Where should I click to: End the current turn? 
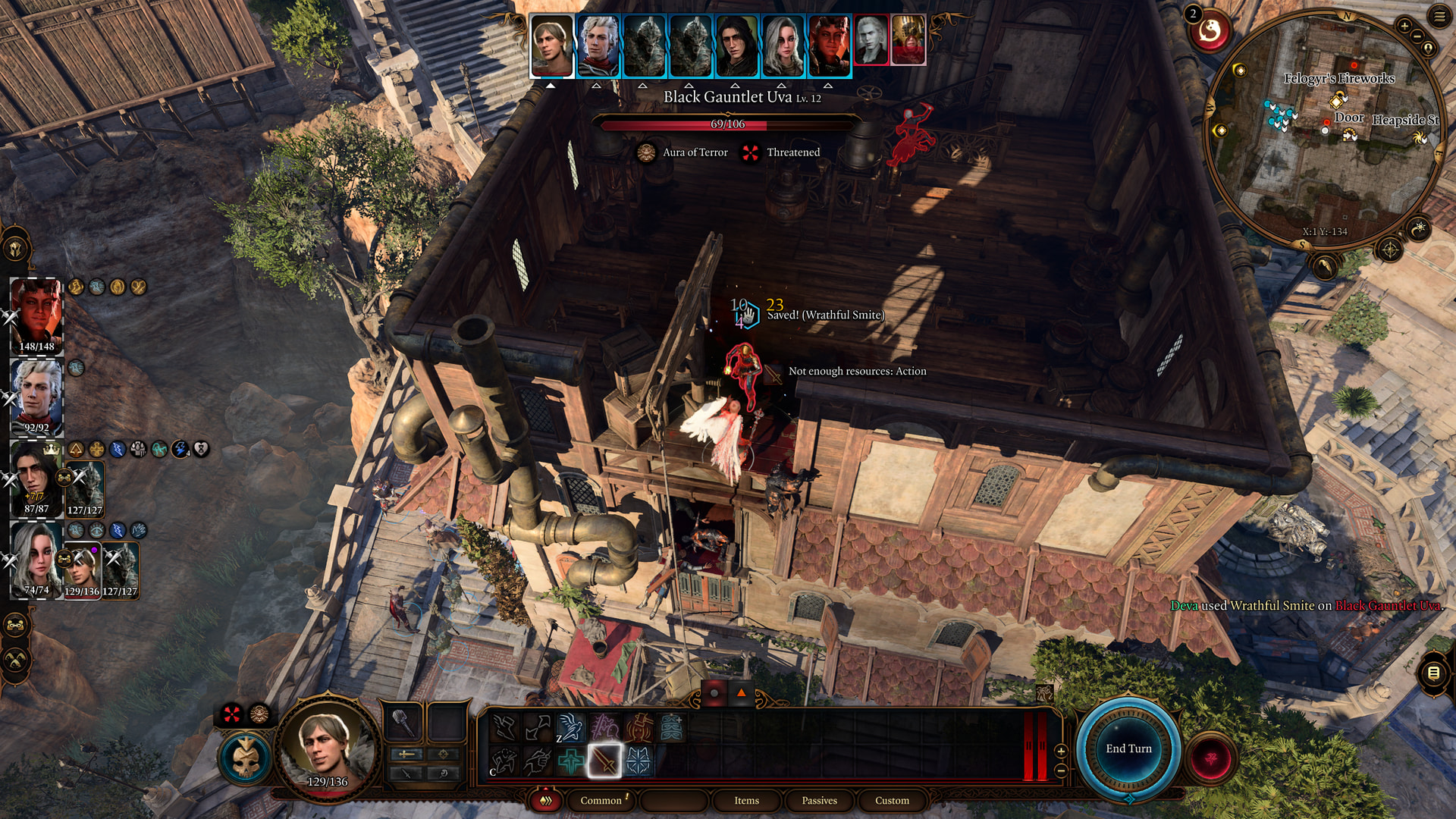[x=1128, y=748]
